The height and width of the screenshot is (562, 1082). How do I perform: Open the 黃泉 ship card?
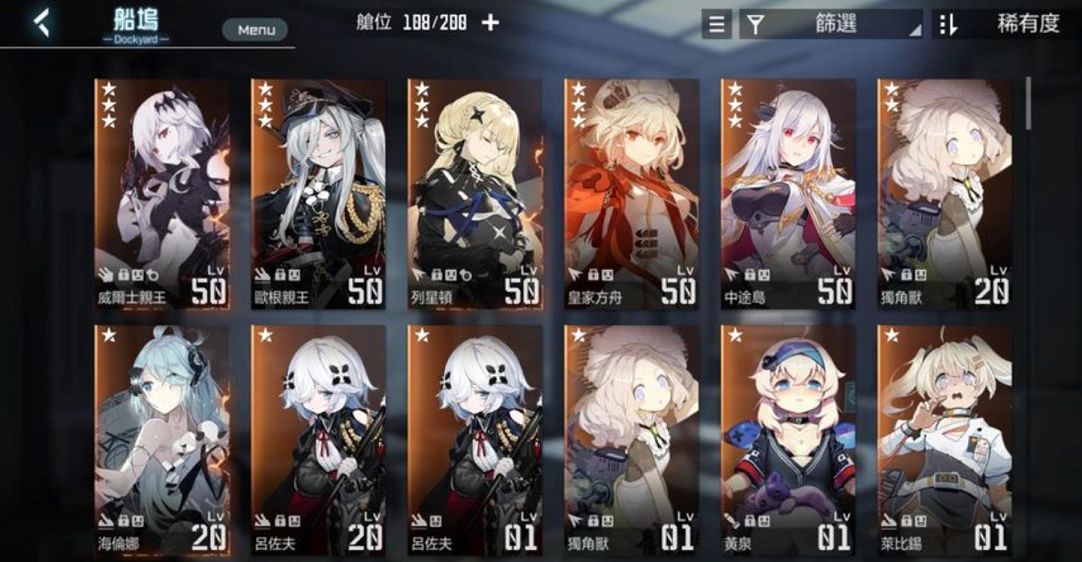pyautogui.click(x=788, y=440)
